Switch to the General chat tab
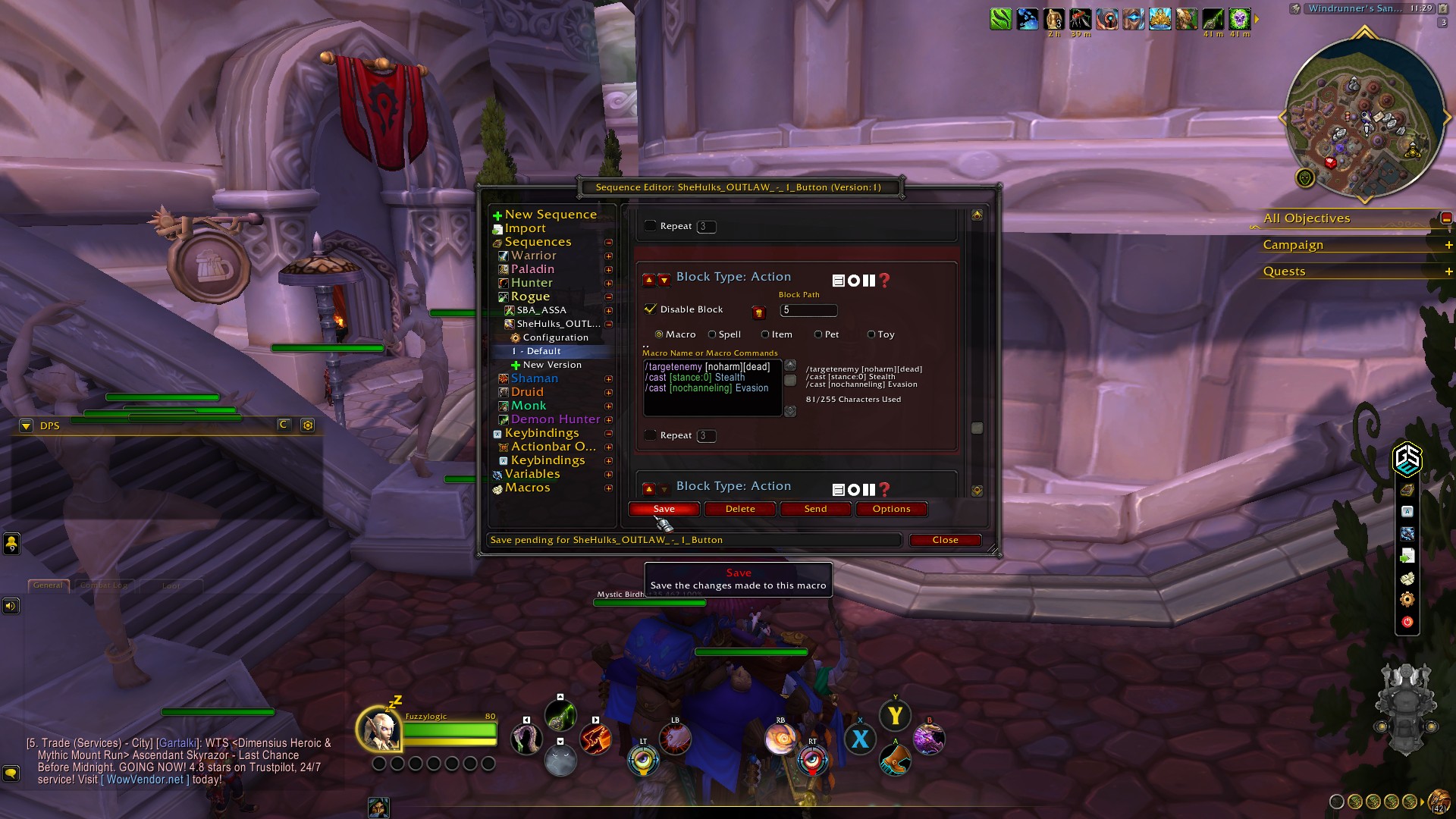Viewport: 1456px width, 819px height. 48,585
